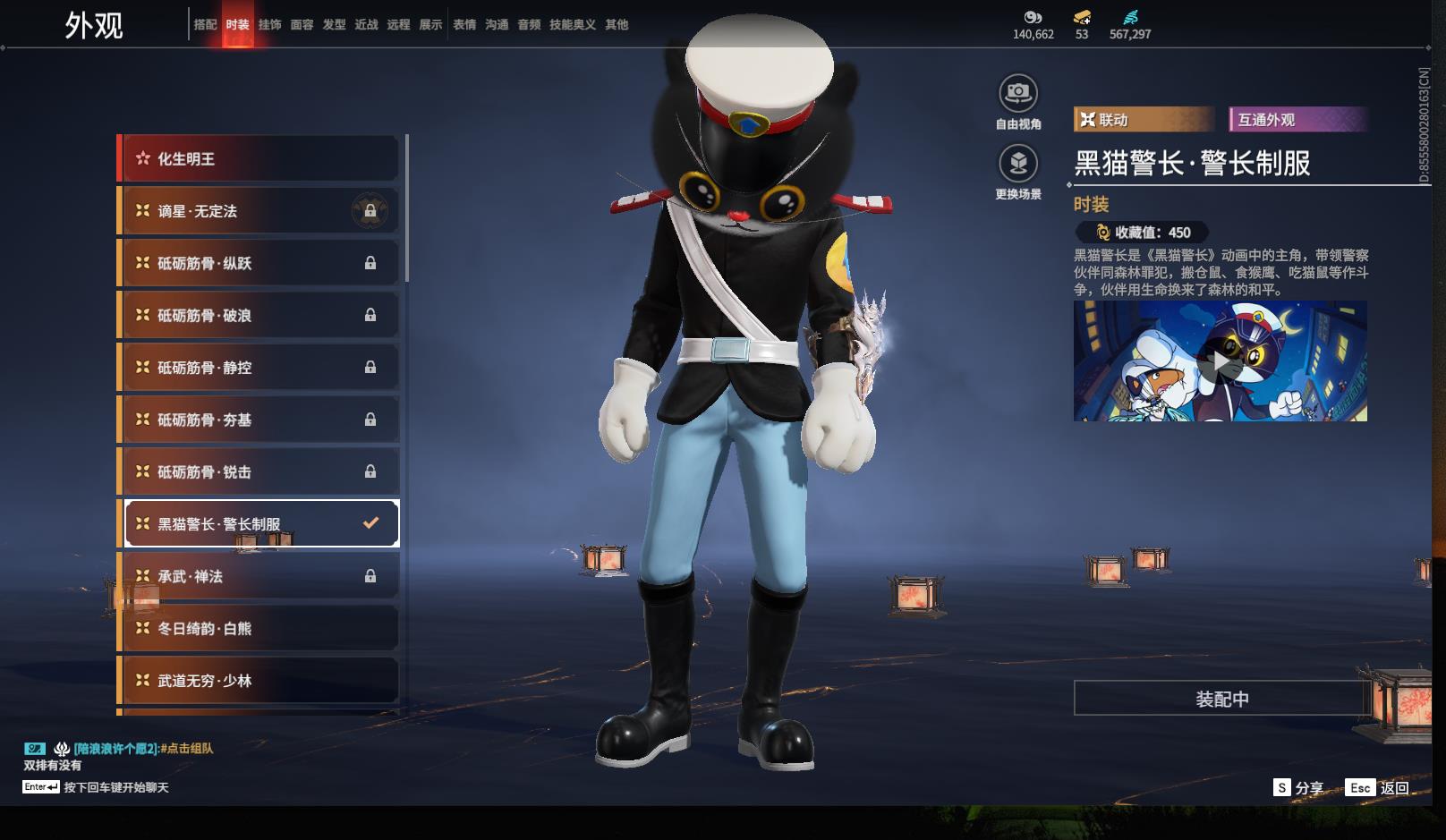
Task: Select the 承武·禅法 outfit
Action: (x=259, y=577)
